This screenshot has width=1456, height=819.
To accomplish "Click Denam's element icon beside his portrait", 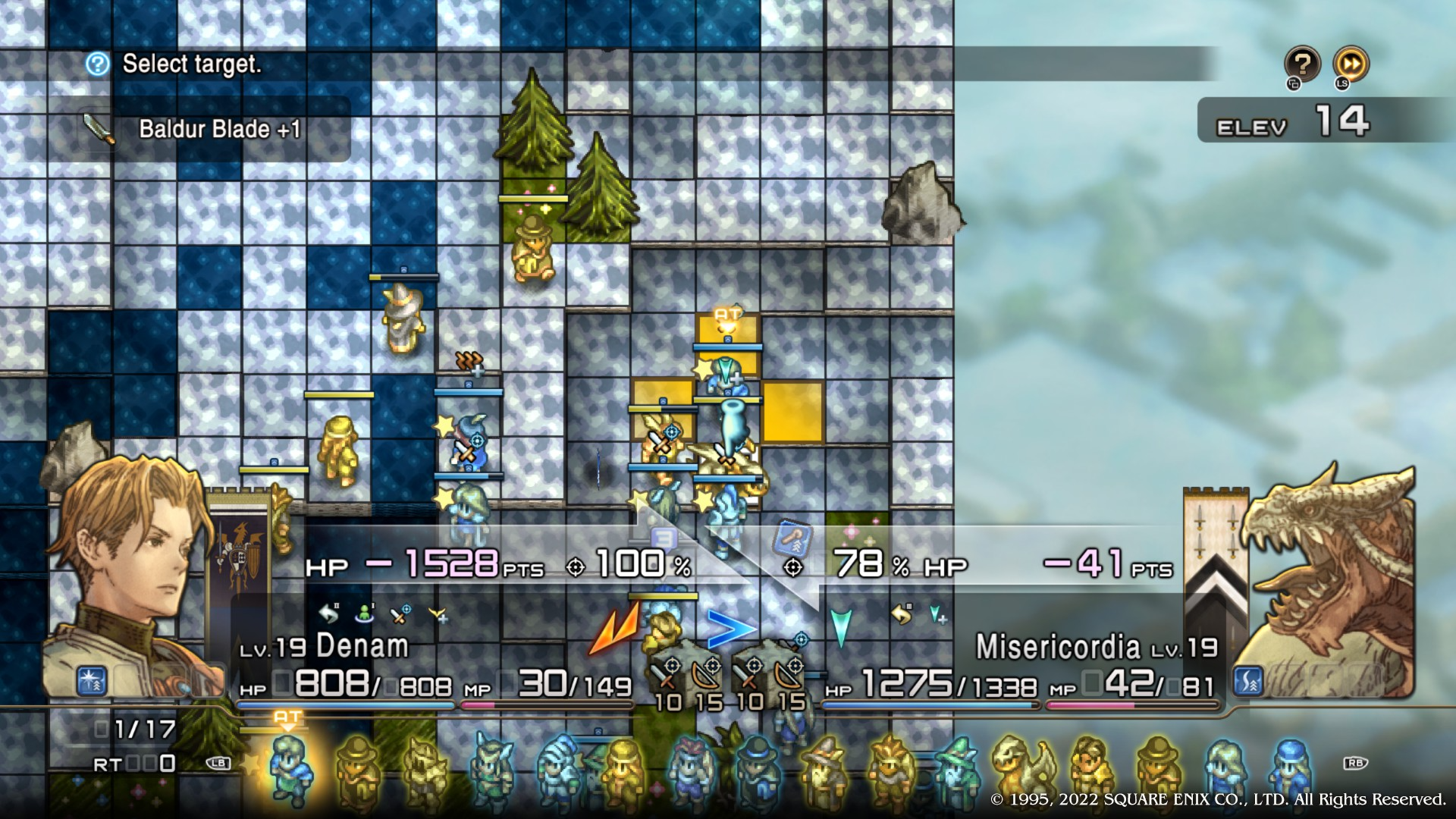I will 92,681.
